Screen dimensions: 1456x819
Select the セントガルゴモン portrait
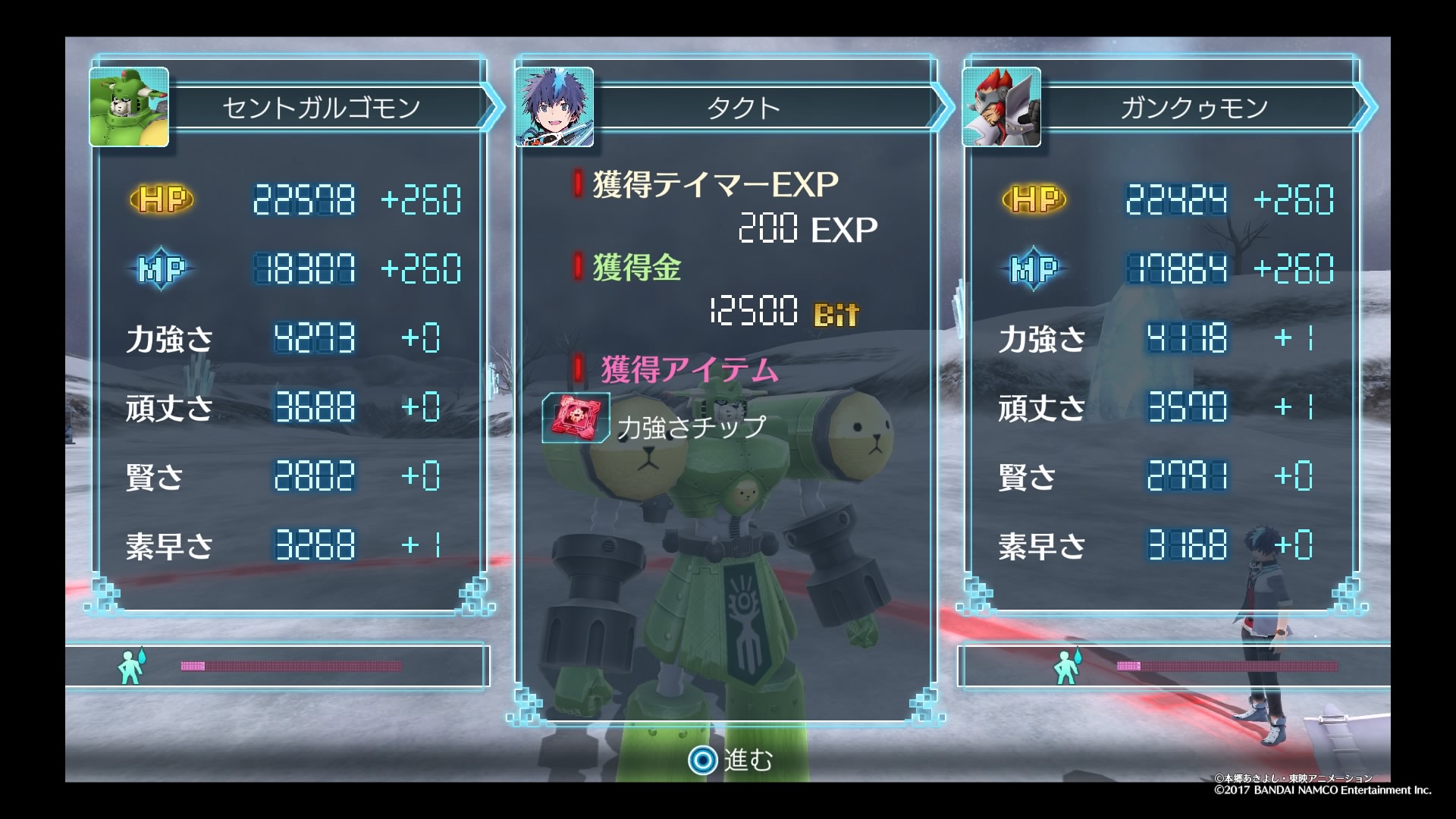coord(129,107)
